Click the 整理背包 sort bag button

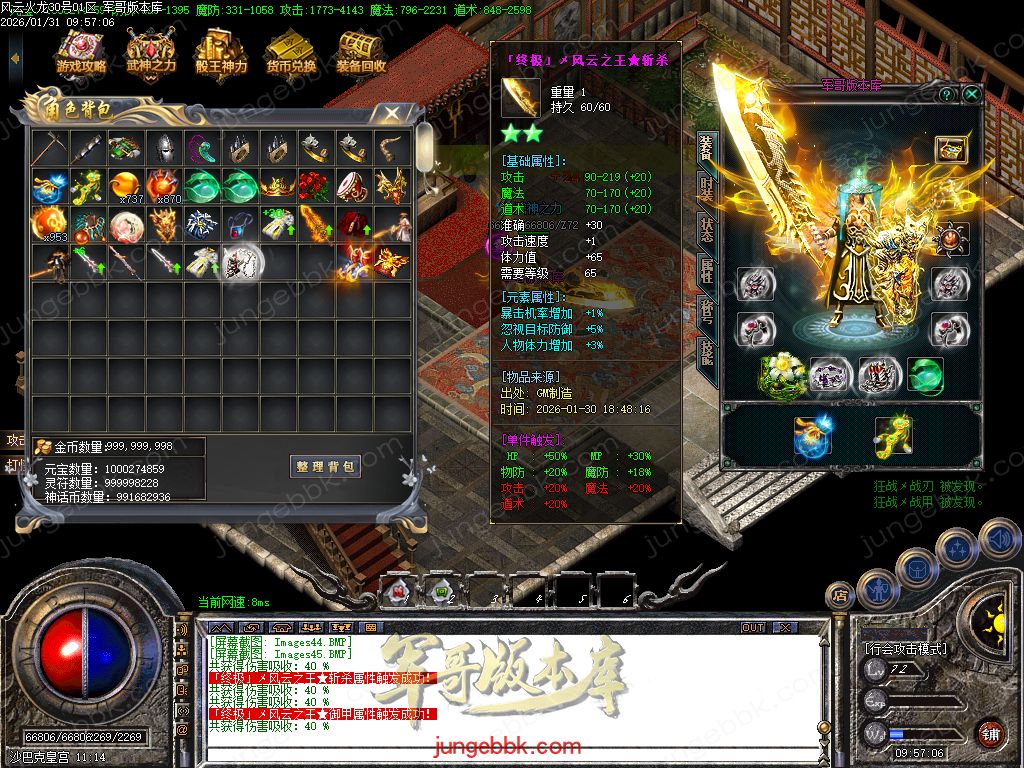coord(326,467)
